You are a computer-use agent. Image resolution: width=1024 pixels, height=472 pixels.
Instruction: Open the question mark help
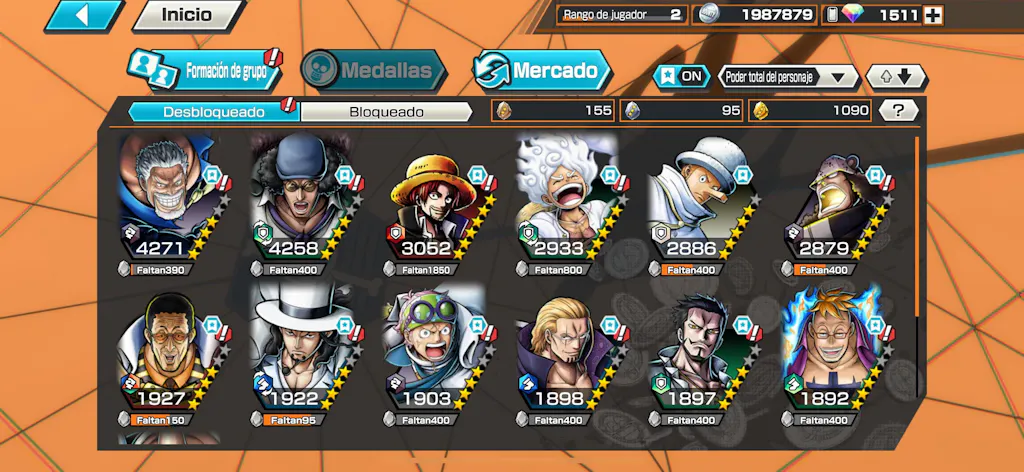(899, 111)
